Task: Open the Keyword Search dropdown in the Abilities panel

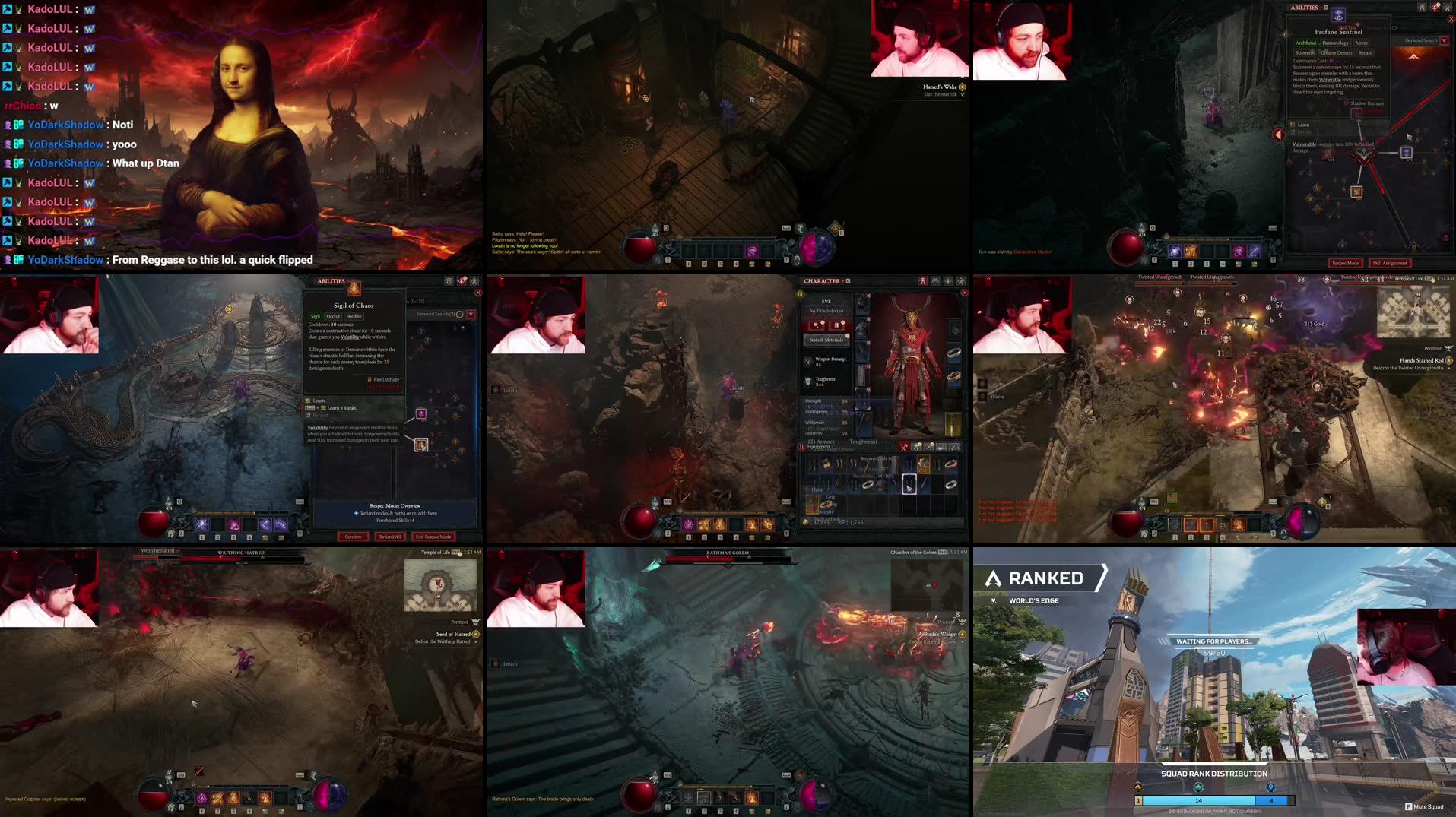Action: 1443,41
